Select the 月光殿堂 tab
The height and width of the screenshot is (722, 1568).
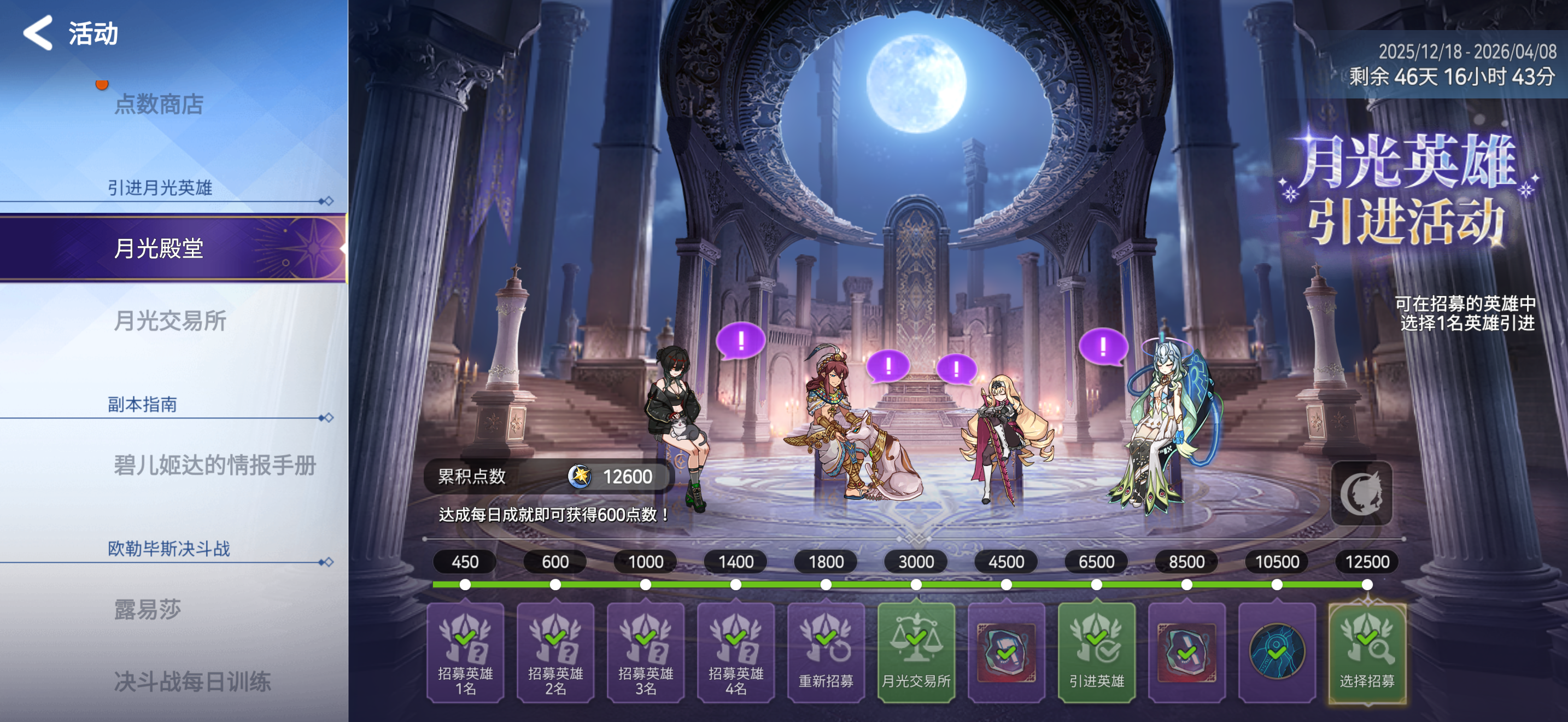pos(159,248)
